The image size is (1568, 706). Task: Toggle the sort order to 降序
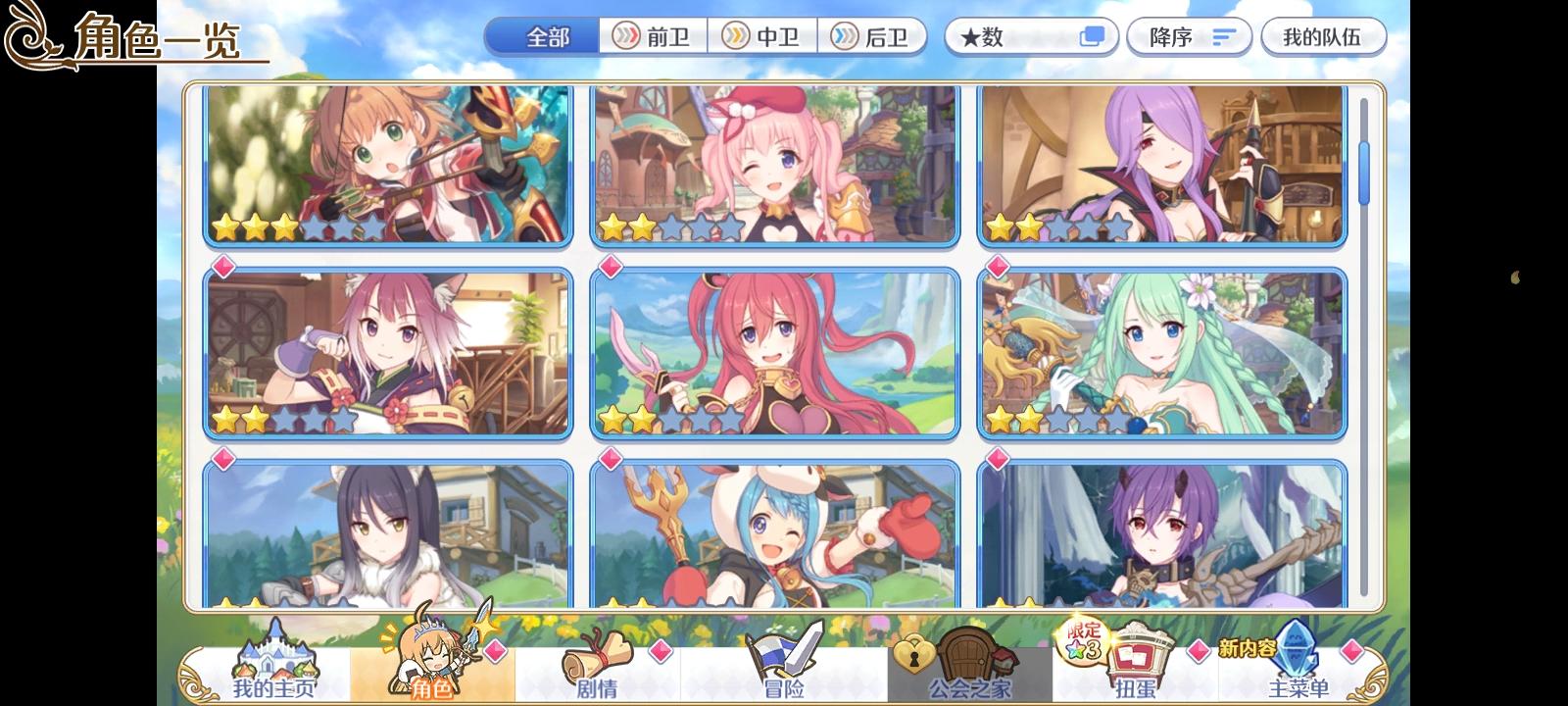(x=1189, y=36)
